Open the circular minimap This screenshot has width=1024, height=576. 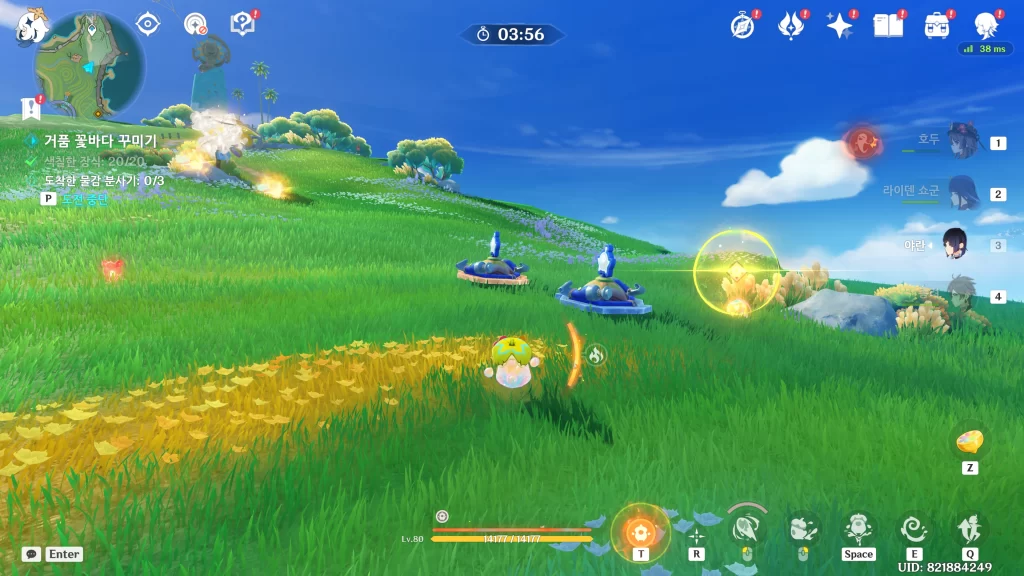click(x=89, y=66)
